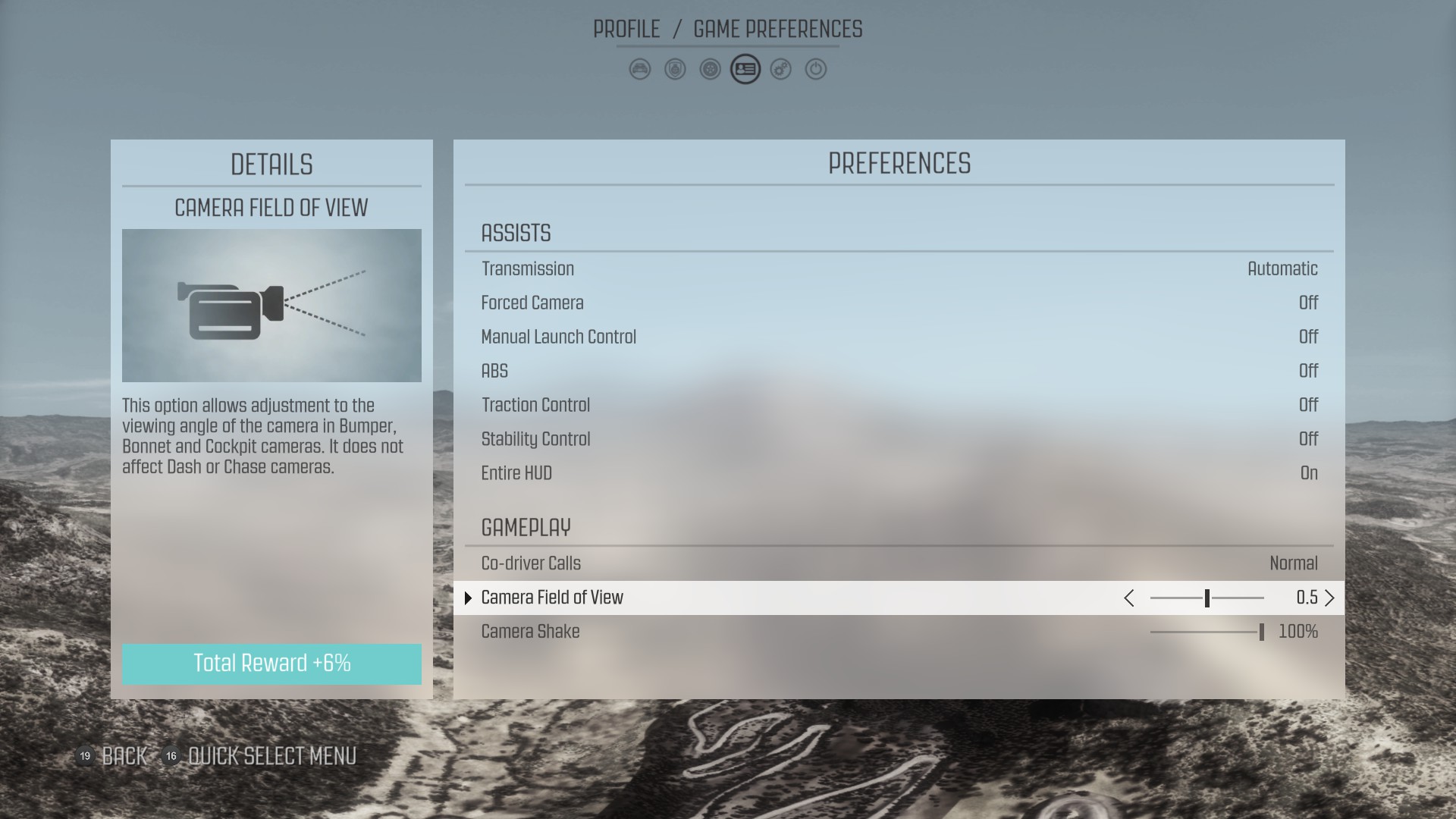Click the Camera Field of View slider handle
The image size is (1456, 819).
tap(1207, 598)
